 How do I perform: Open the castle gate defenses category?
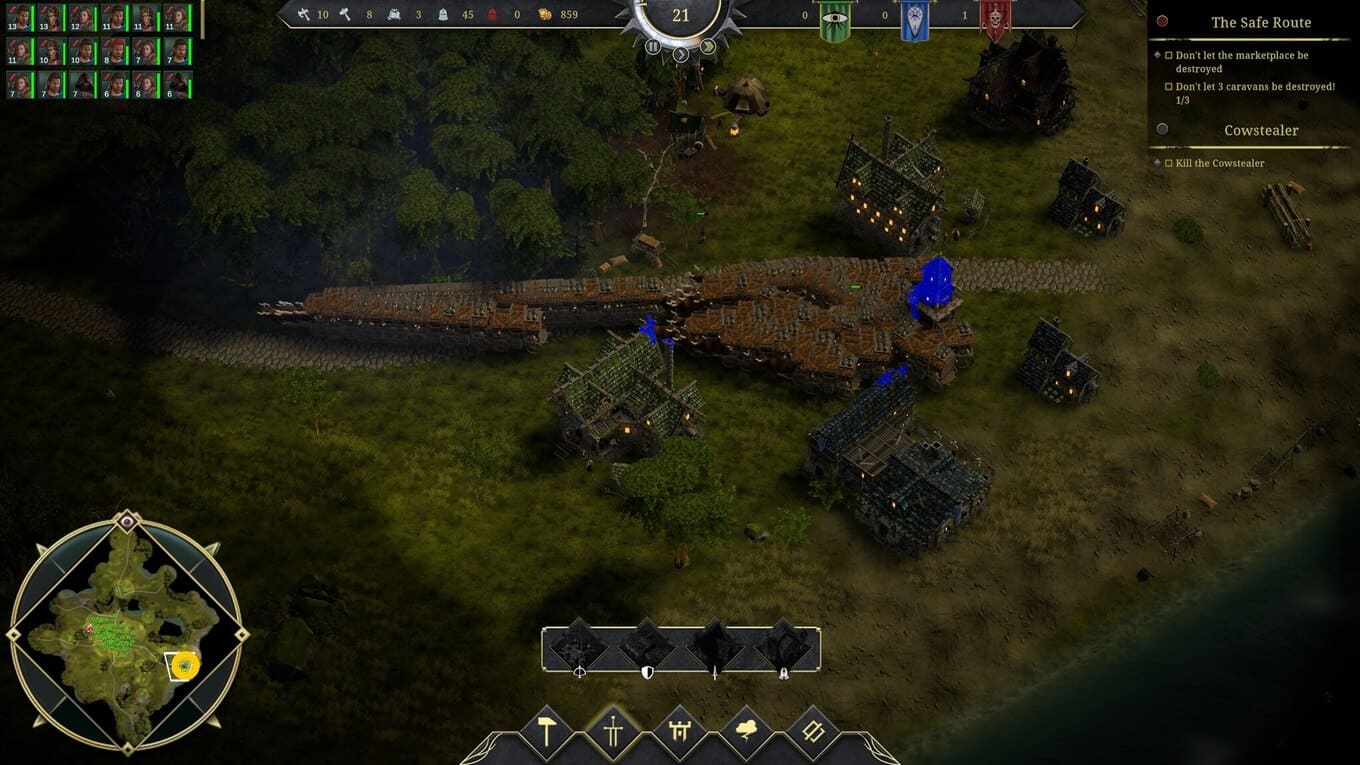coord(679,731)
